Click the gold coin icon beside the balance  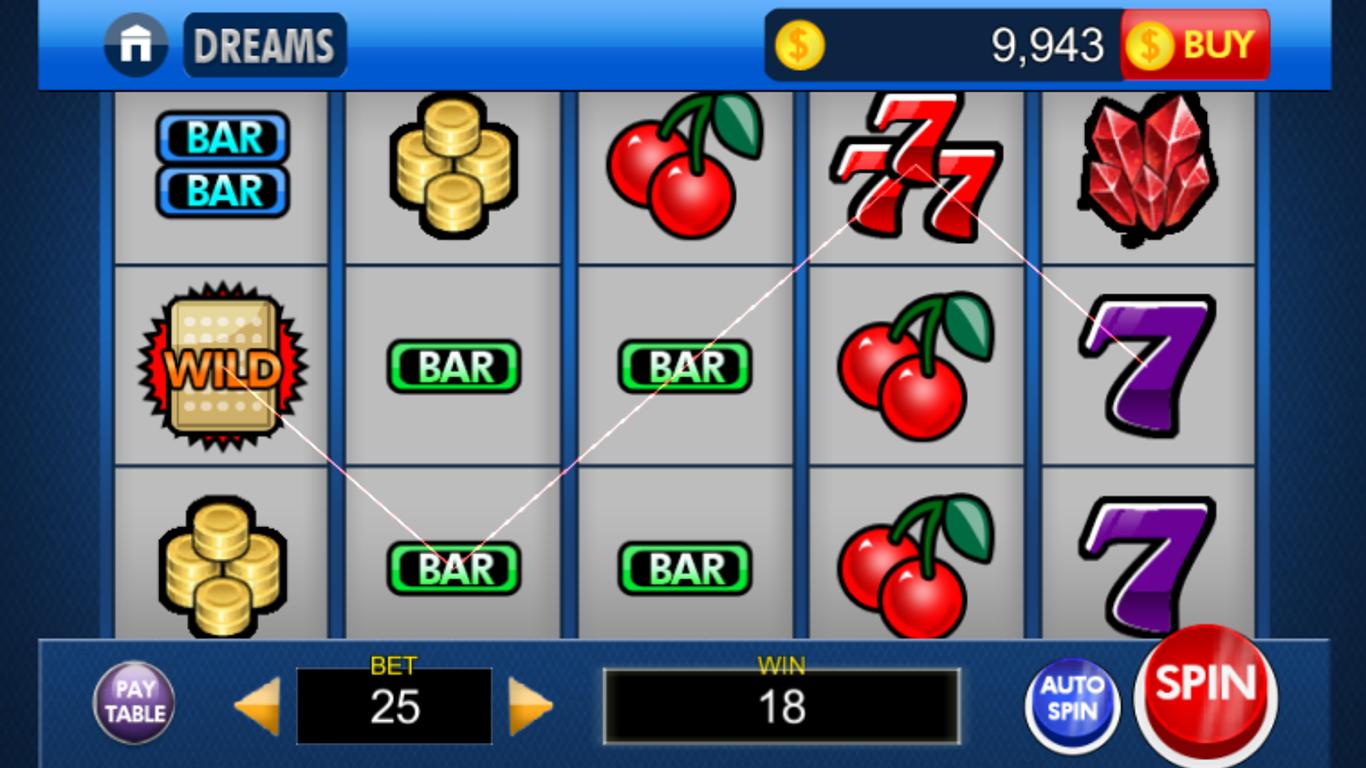point(799,43)
